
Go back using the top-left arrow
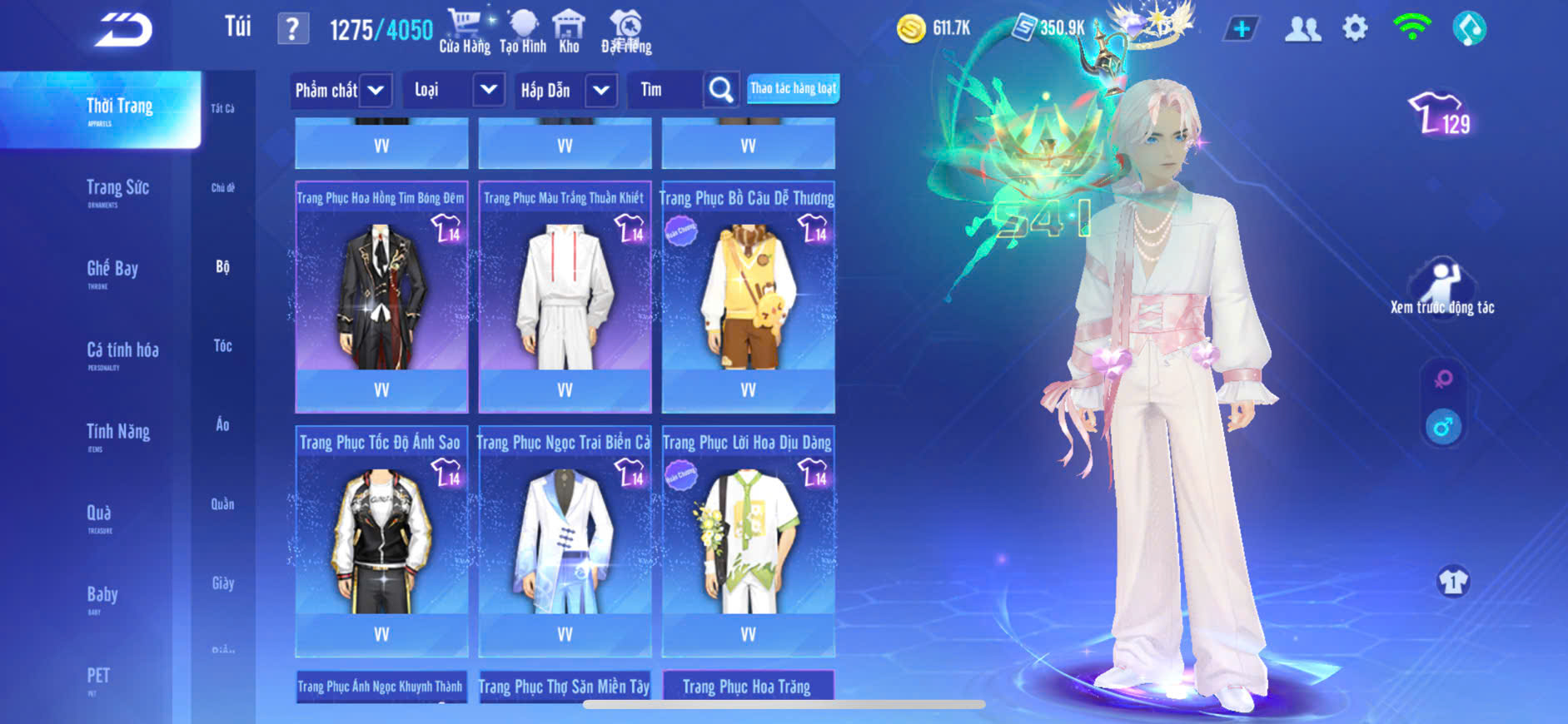[123, 30]
